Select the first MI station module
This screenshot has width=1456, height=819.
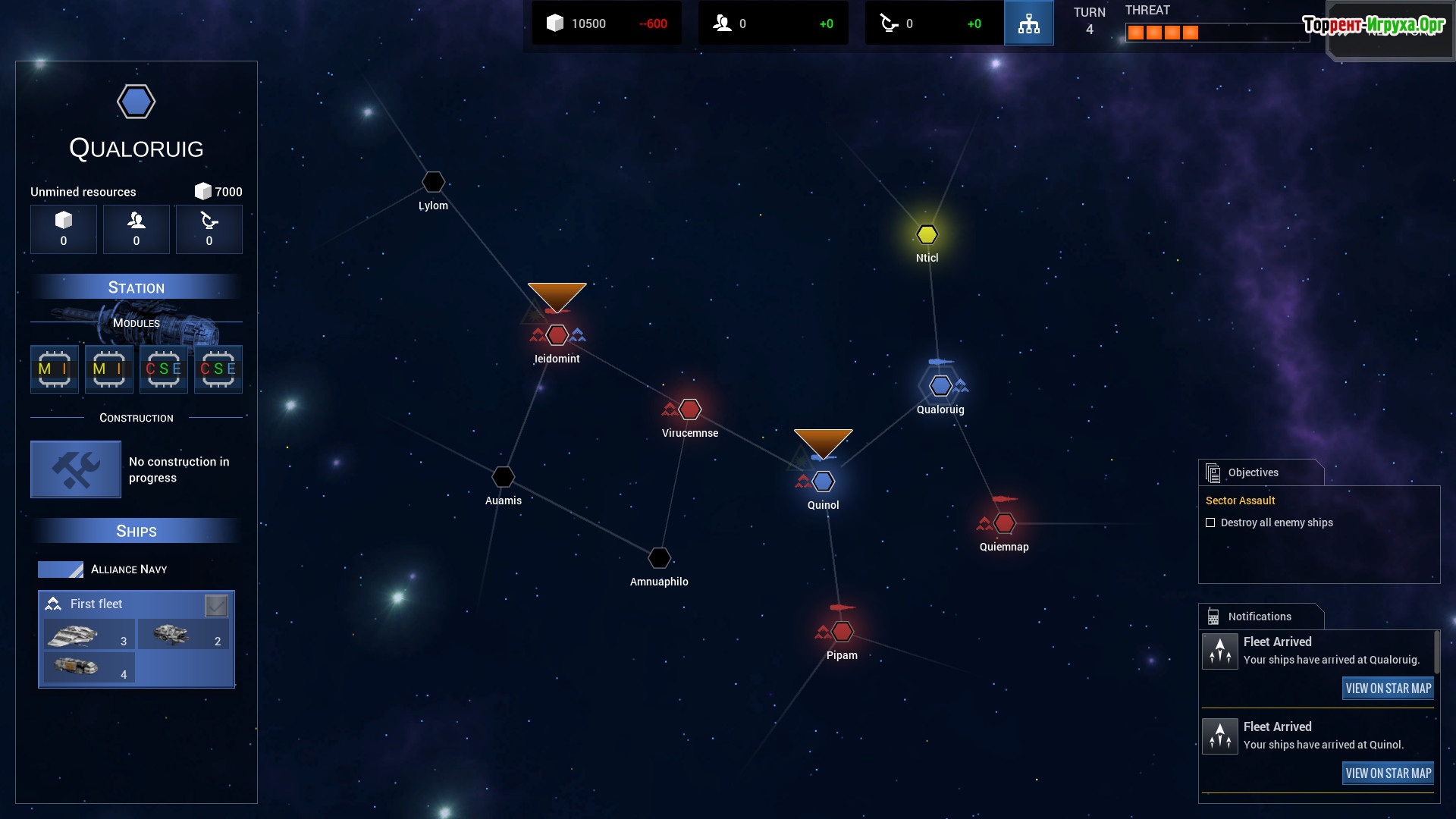[55, 369]
